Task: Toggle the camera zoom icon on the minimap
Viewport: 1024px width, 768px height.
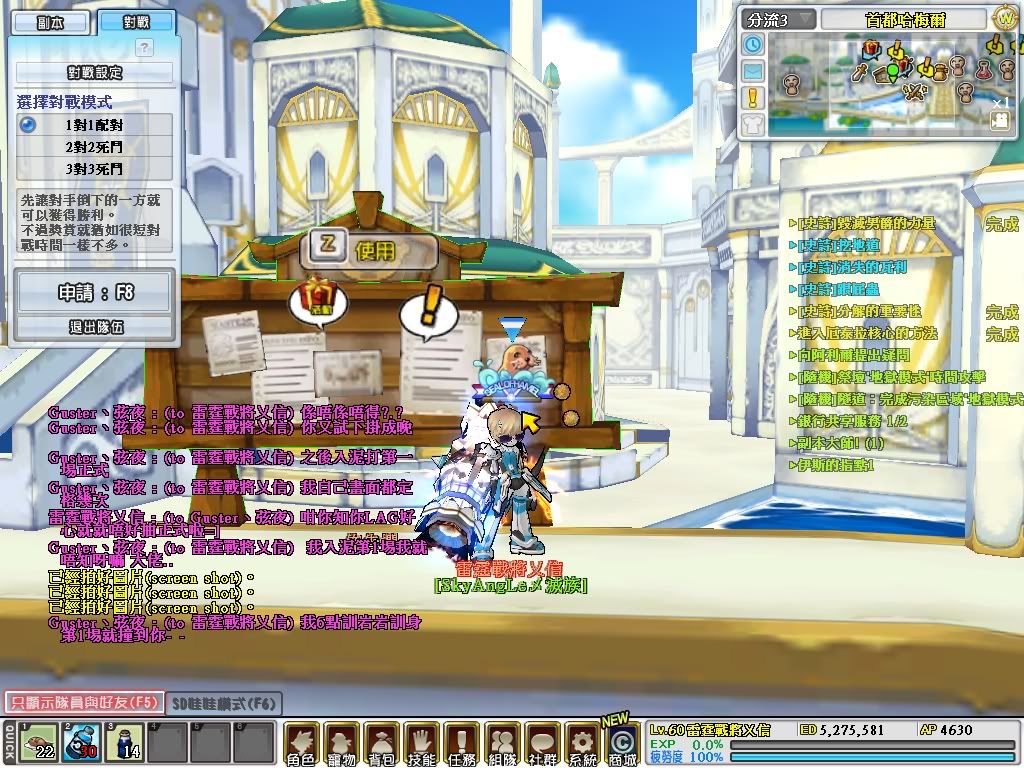Action: (999, 120)
